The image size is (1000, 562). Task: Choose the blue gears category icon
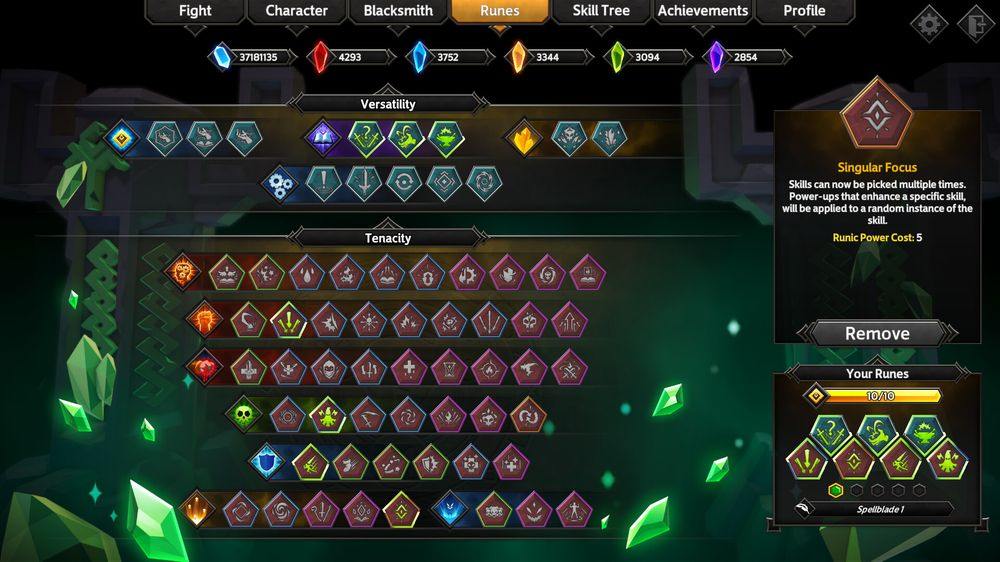pos(280,184)
